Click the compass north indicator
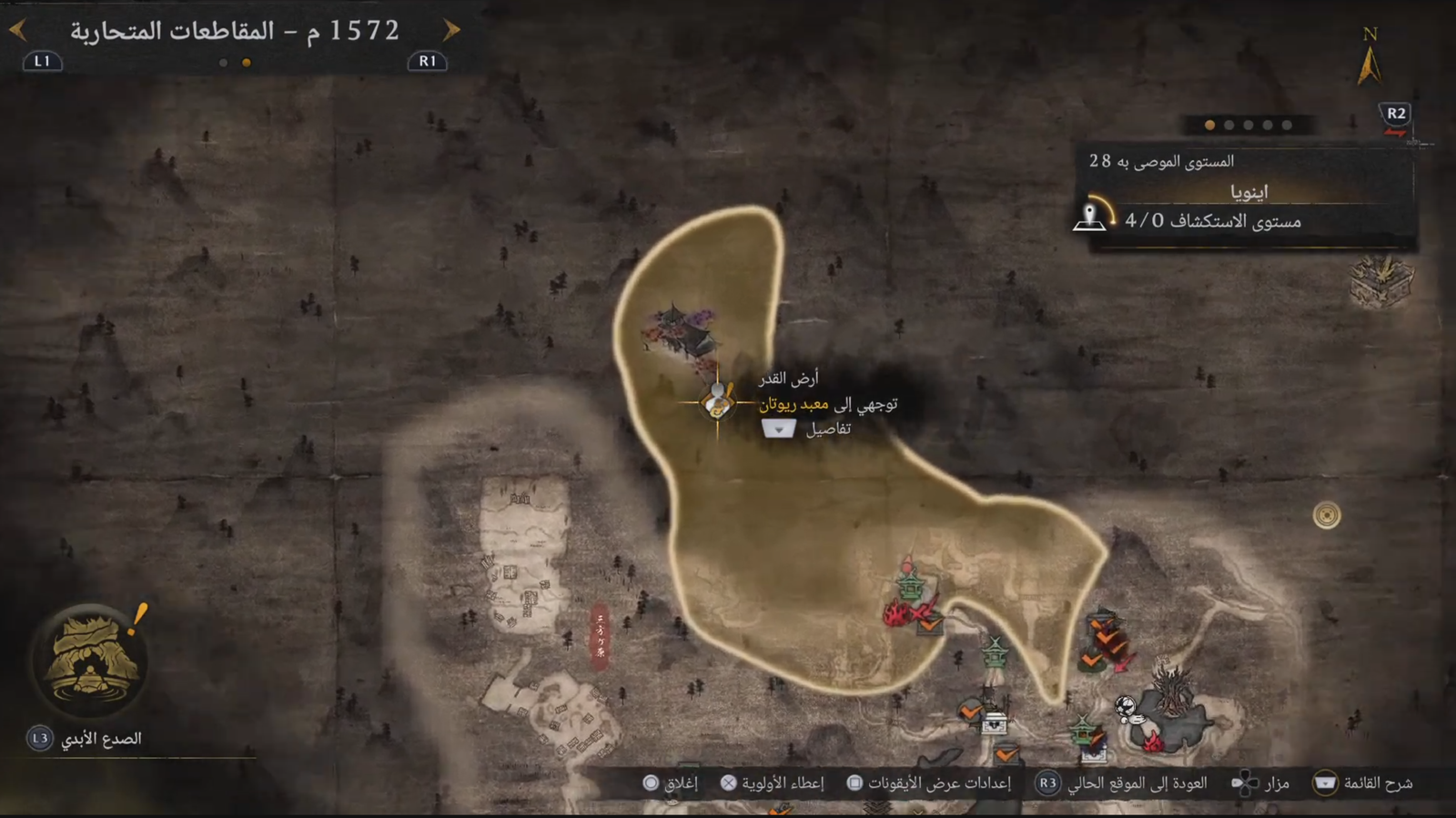Screen dimensions: 1456x818 [1370, 58]
